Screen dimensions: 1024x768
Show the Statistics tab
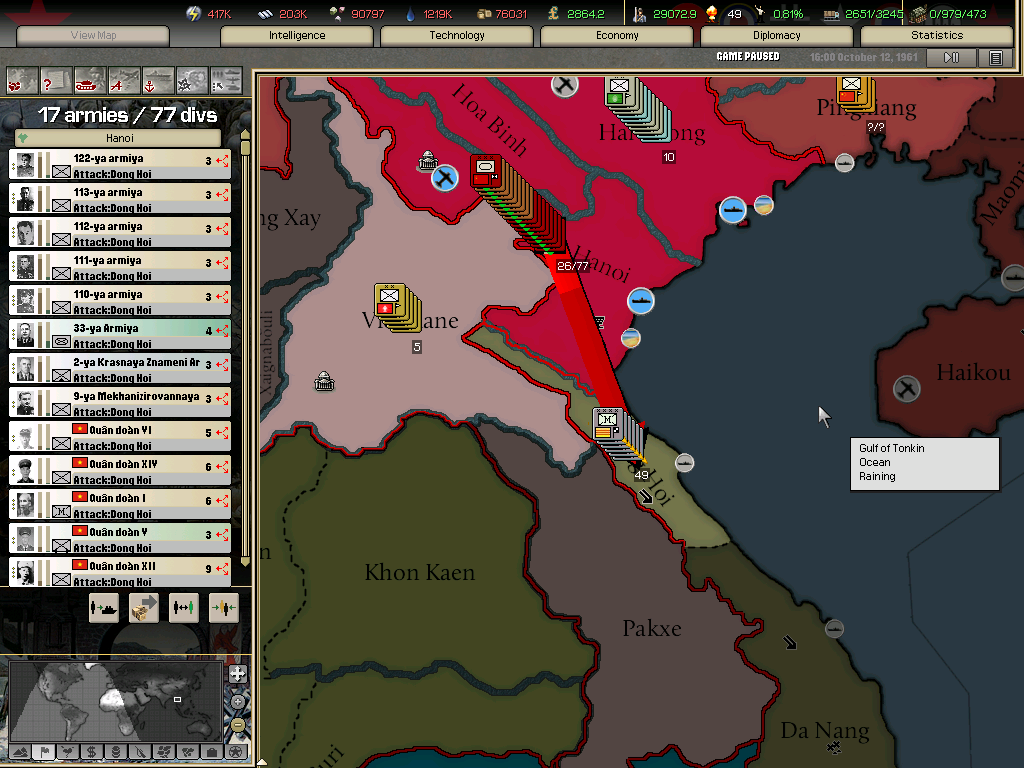tap(937, 35)
